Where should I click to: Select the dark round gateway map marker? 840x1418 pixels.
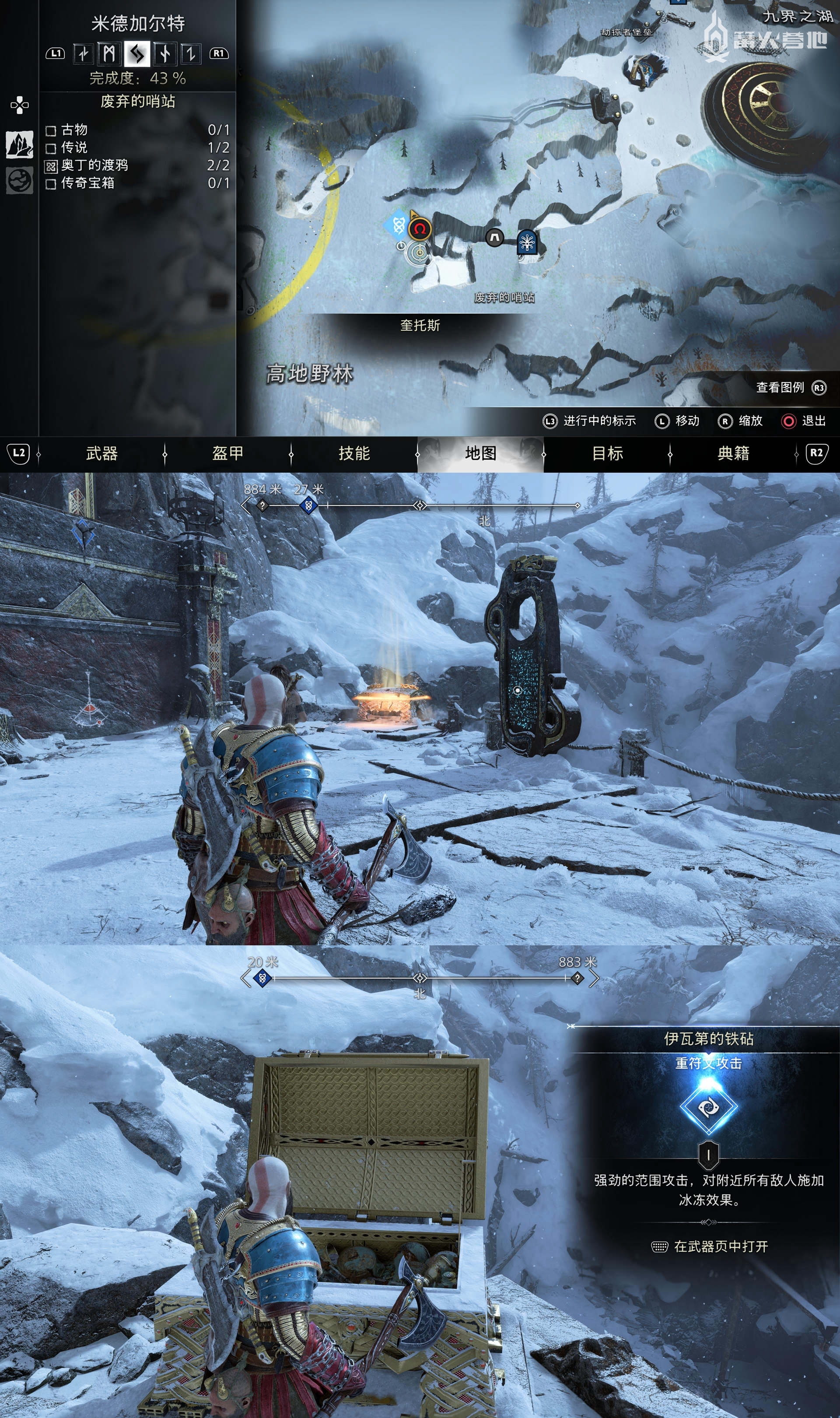[x=495, y=238]
